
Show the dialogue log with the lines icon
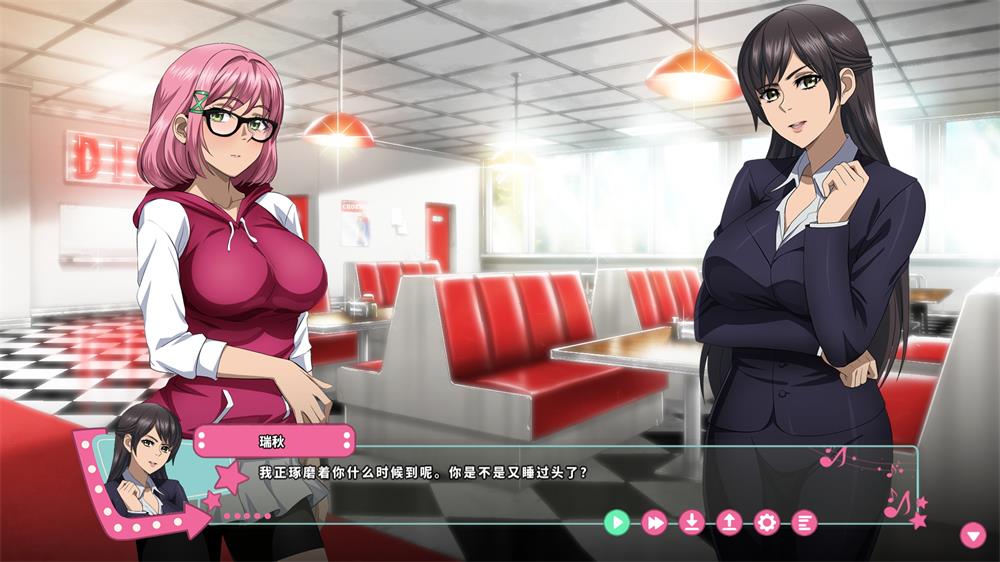[x=804, y=521]
